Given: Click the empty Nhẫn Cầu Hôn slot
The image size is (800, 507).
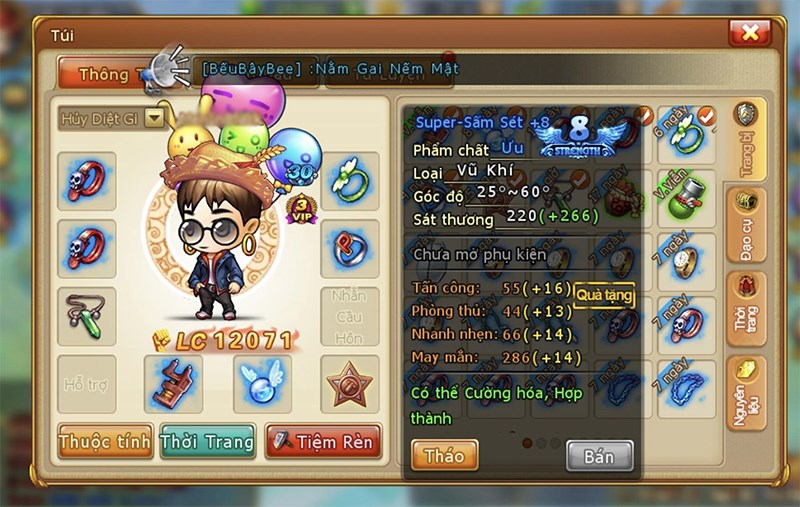Looking at the screenshot, I should tap(350, 315).
